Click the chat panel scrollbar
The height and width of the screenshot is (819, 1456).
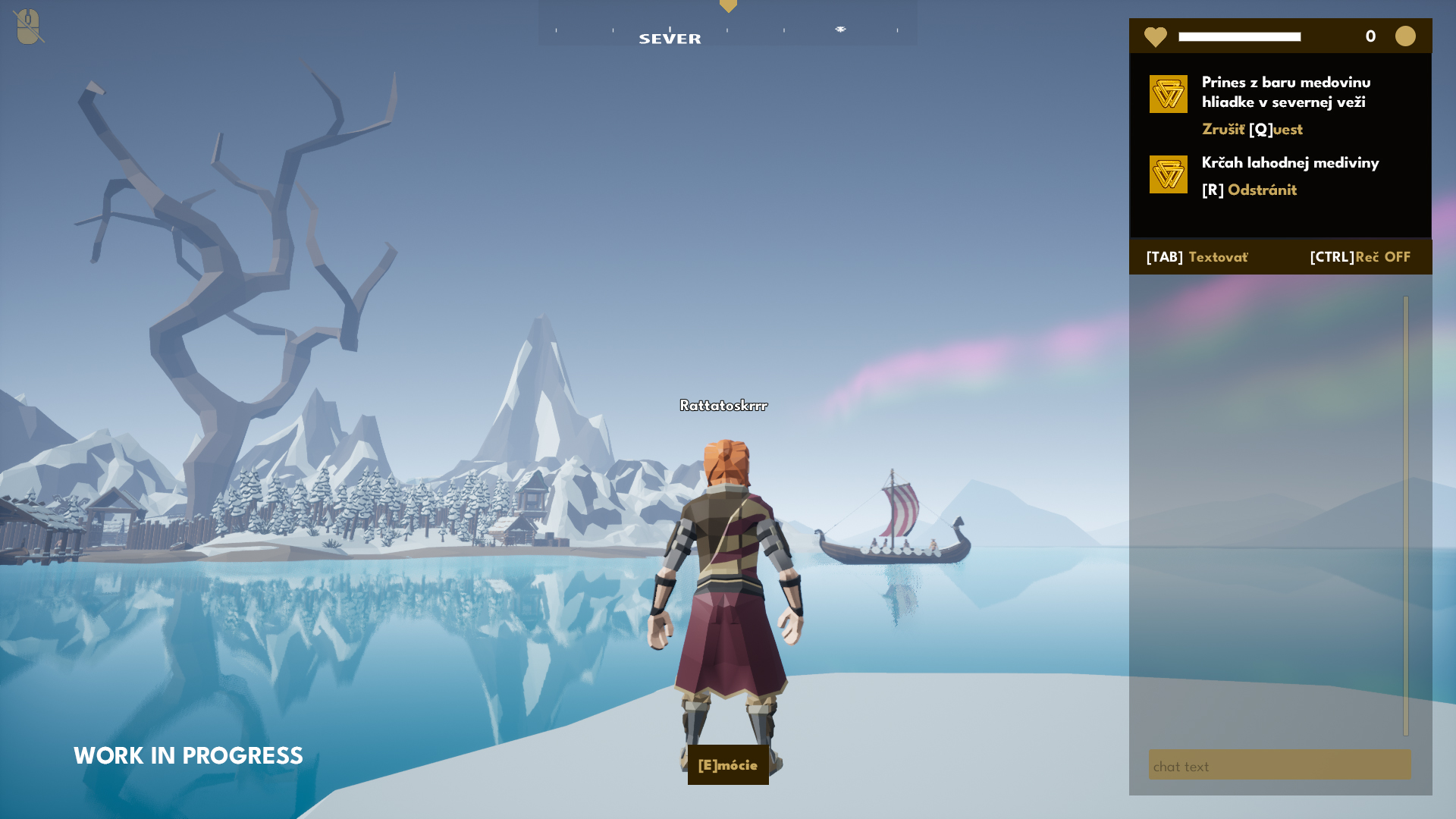1405,516
